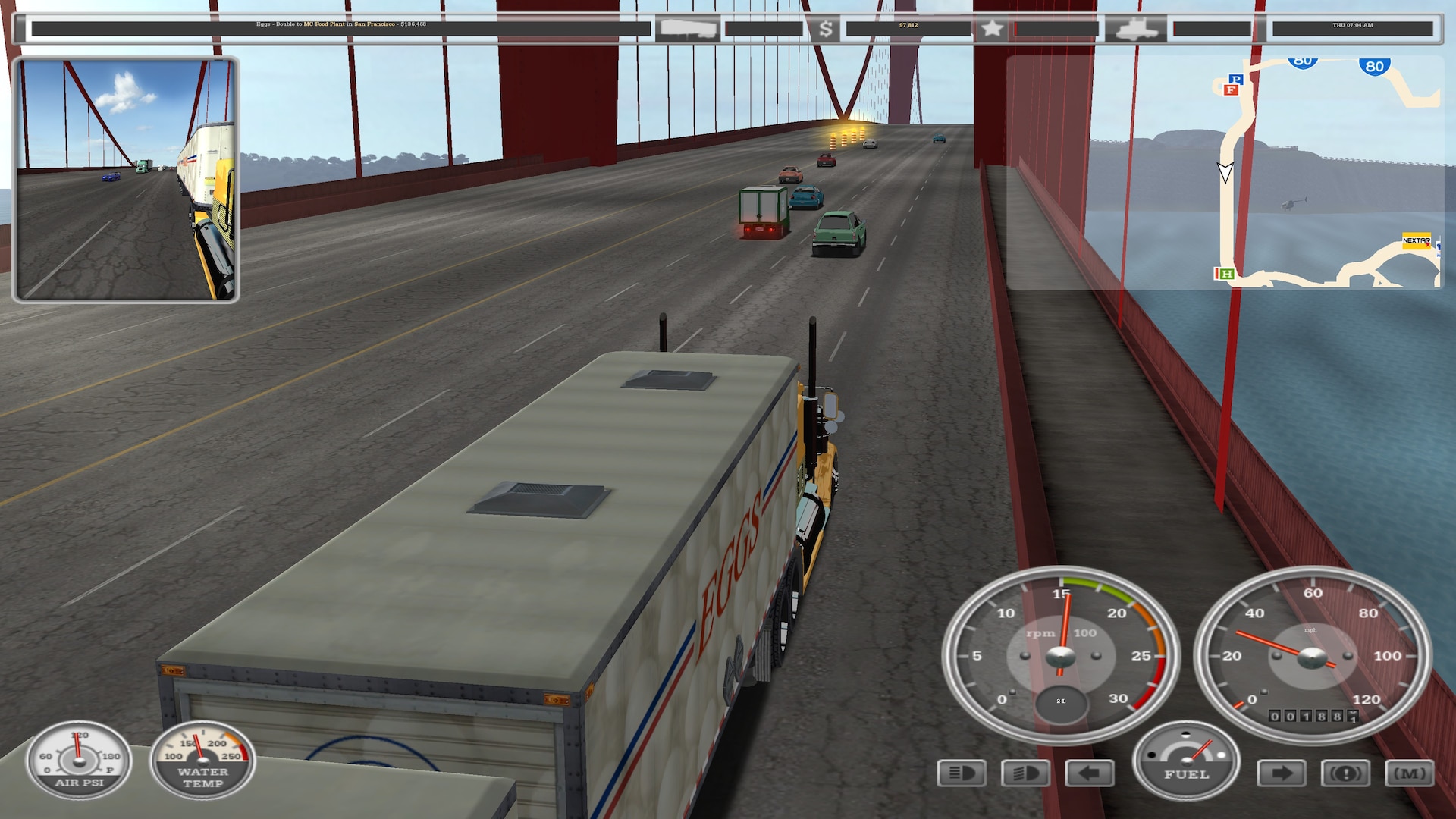
Task: Toggle the parking brake exclamation button
Action: point(1346,773)
